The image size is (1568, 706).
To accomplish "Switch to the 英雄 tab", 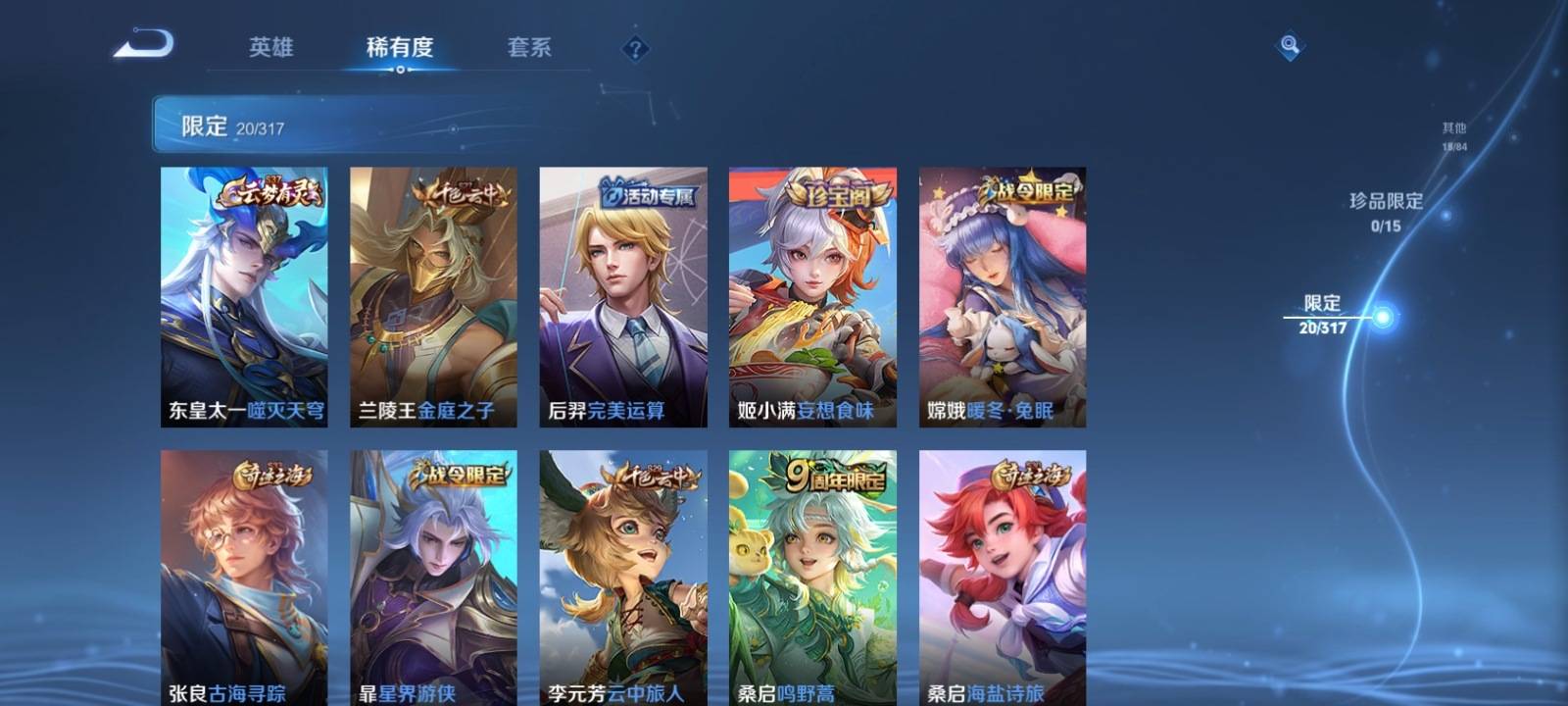I will [x=270, y=47].
